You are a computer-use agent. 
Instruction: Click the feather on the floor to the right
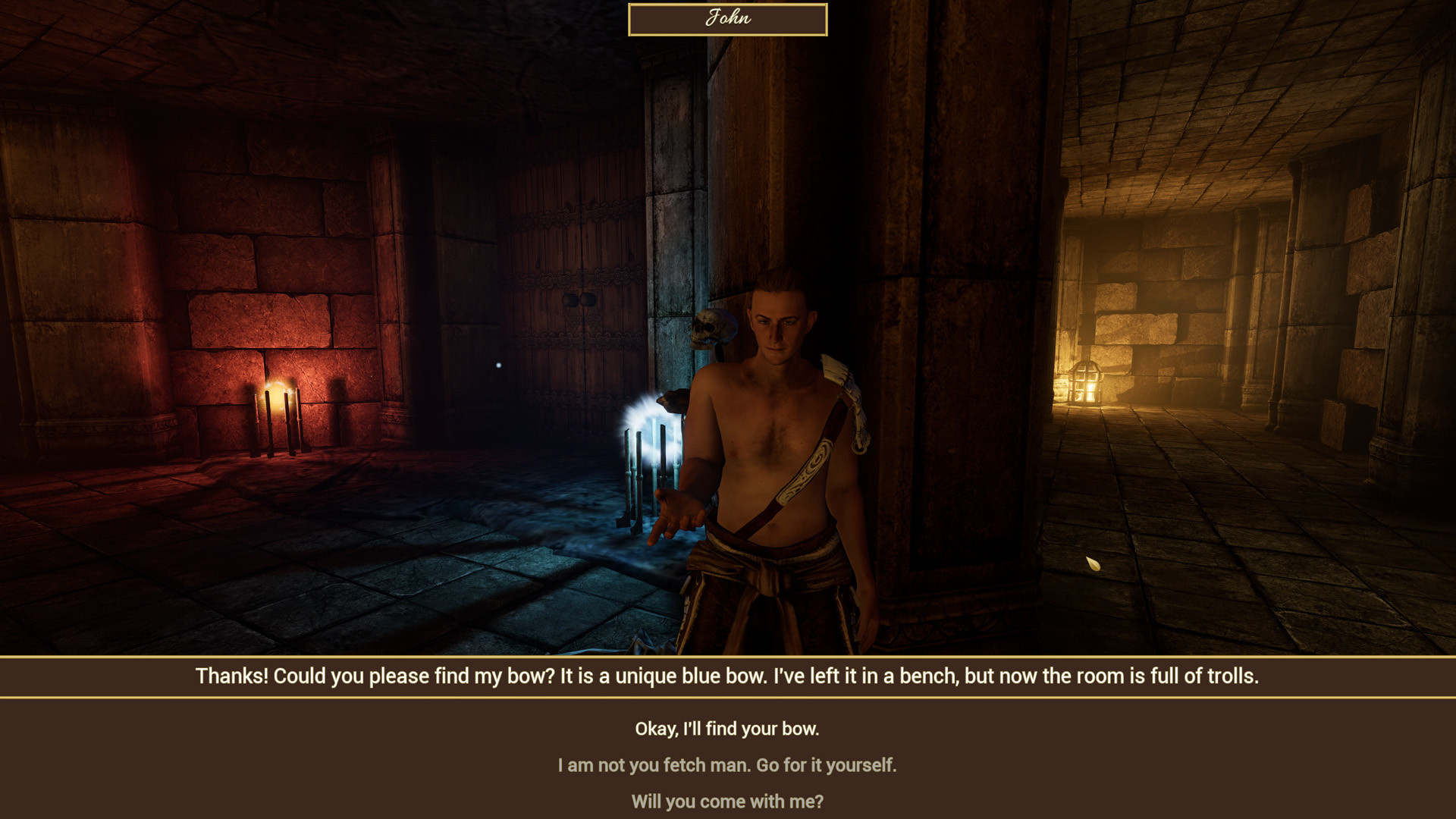pos(1095,565)
